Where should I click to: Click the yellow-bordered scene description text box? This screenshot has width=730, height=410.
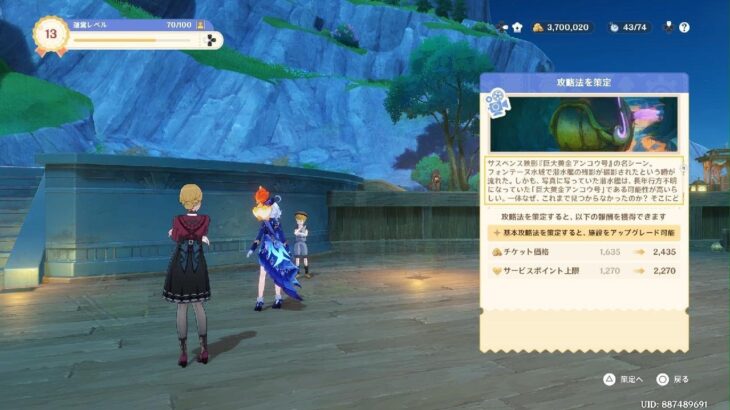coord(583,179)
